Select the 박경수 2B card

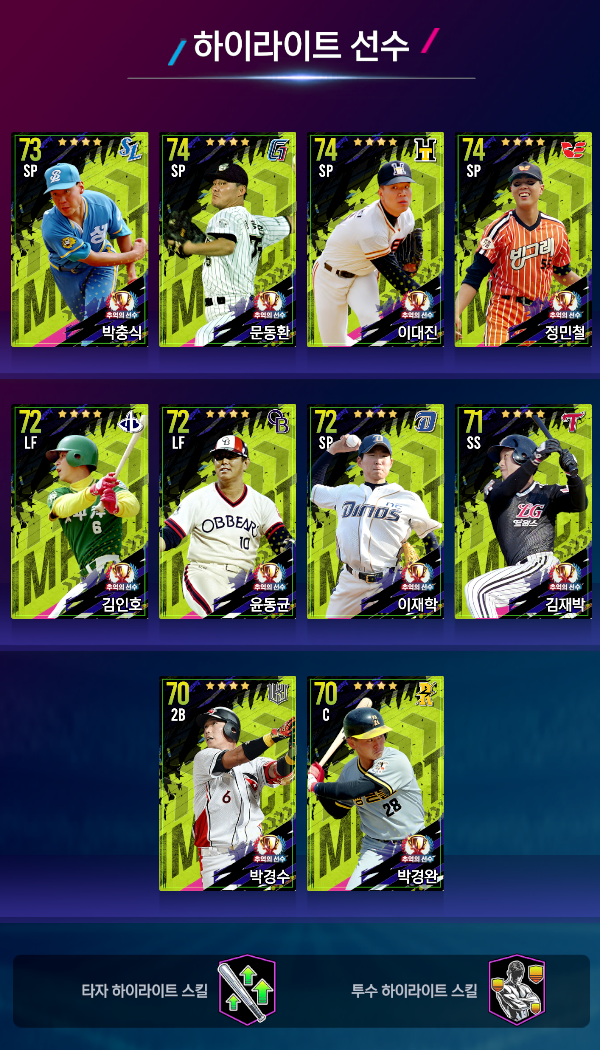click(228, 784)
